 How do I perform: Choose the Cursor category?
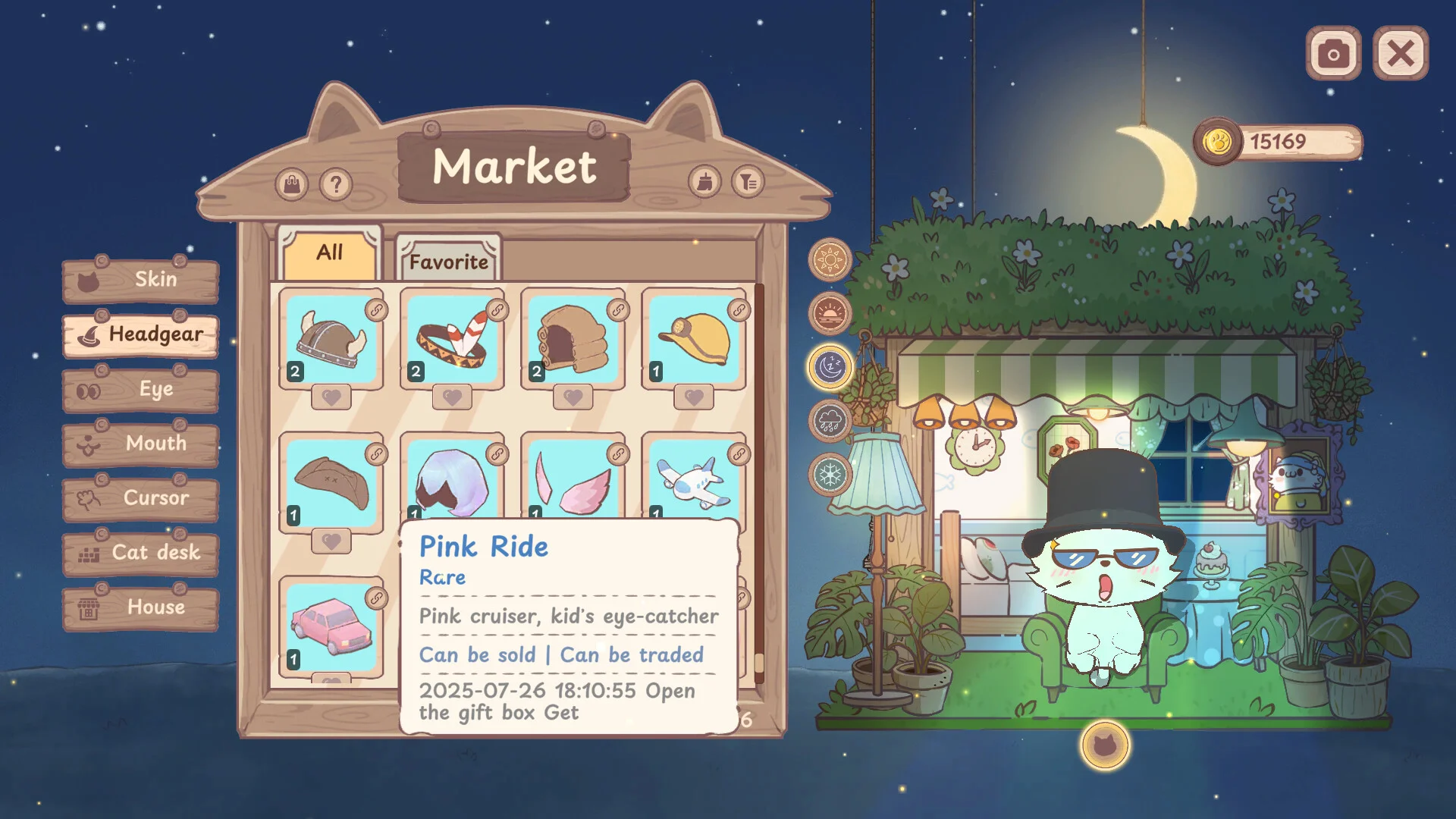click(x=141, y=498)
